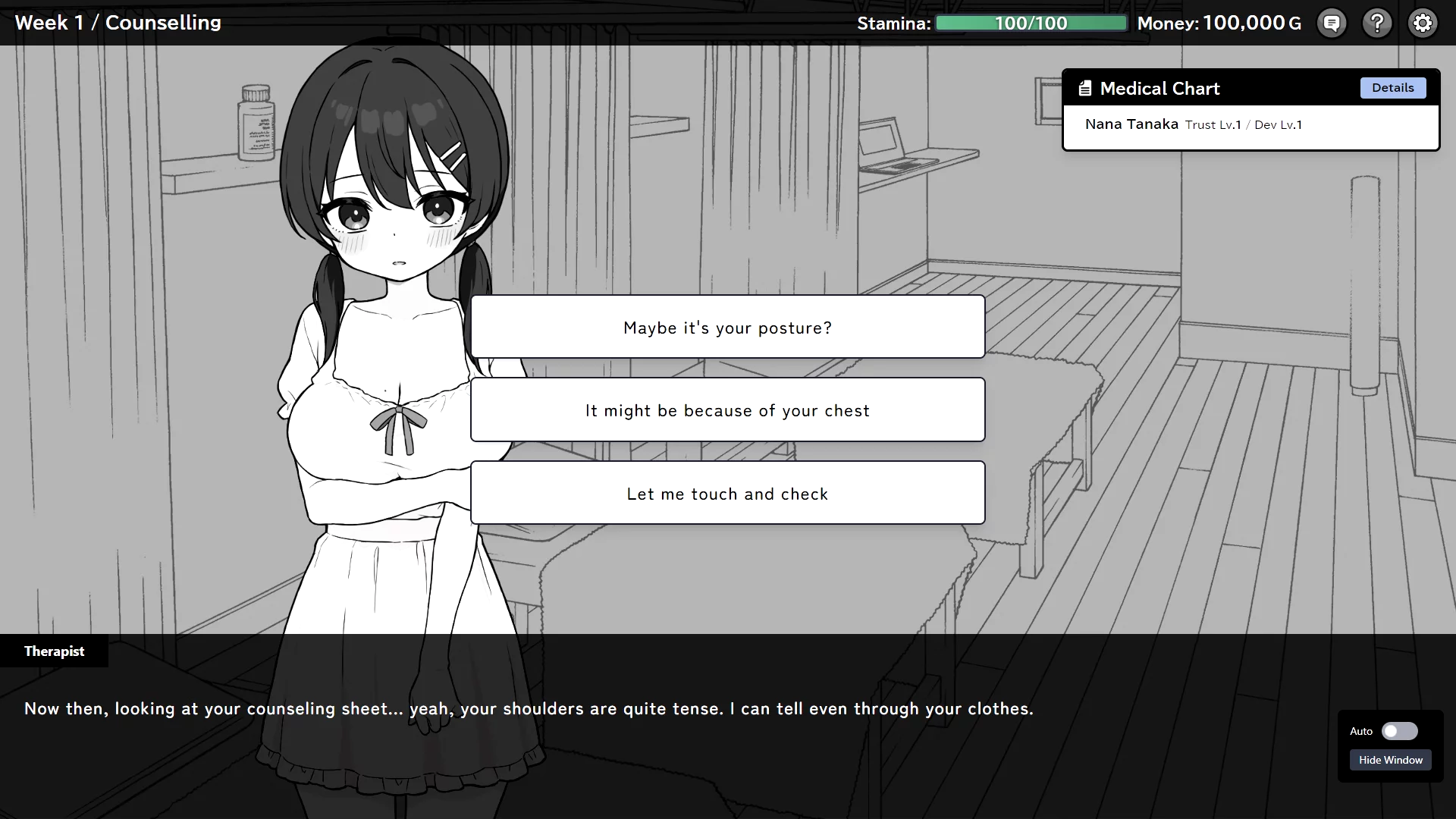Hide the dialogue window
Viewport: 1456px width, 819px height.
point(1390,760)
